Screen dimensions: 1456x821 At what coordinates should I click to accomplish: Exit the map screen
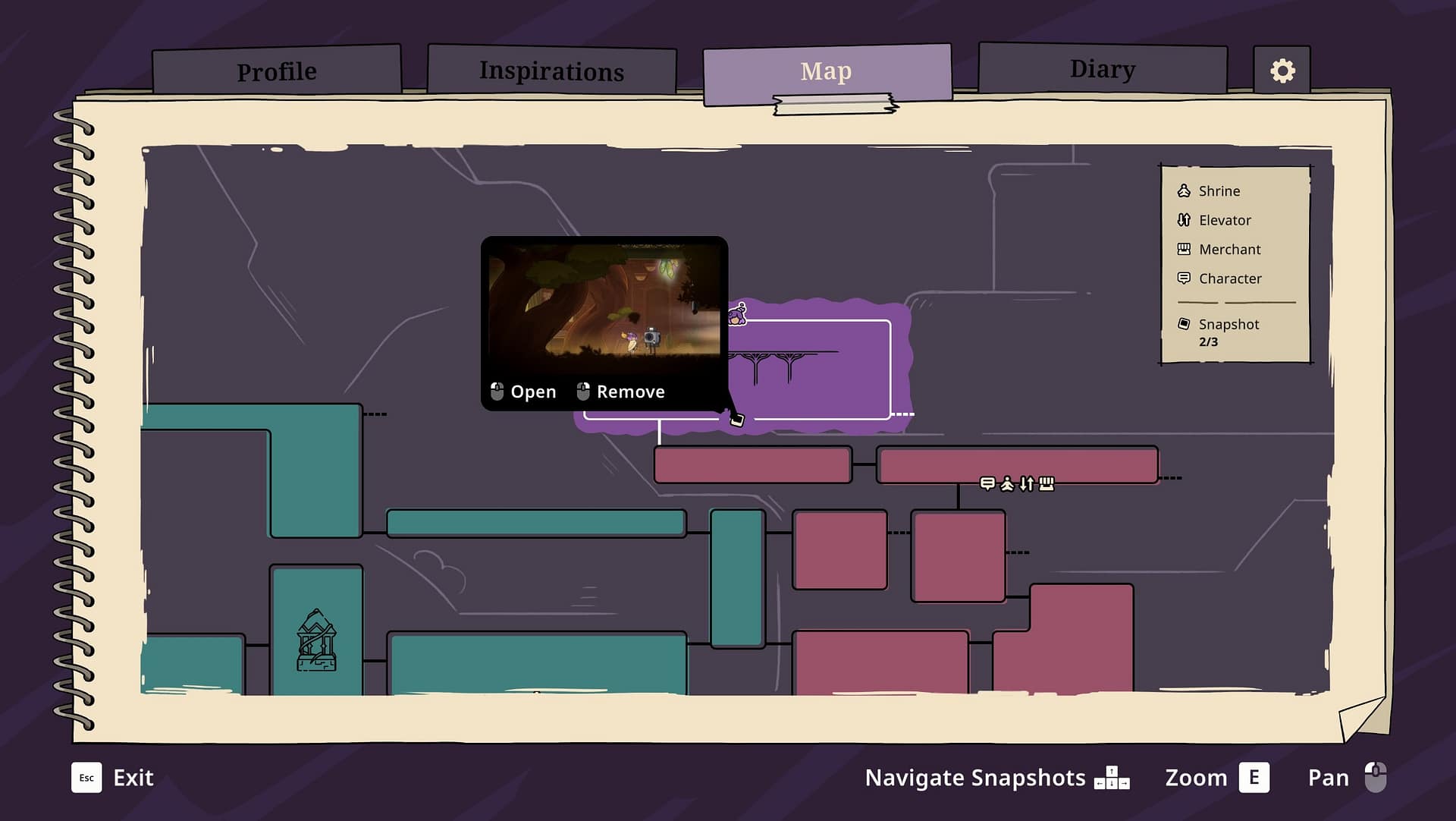(x=113, y=778)
